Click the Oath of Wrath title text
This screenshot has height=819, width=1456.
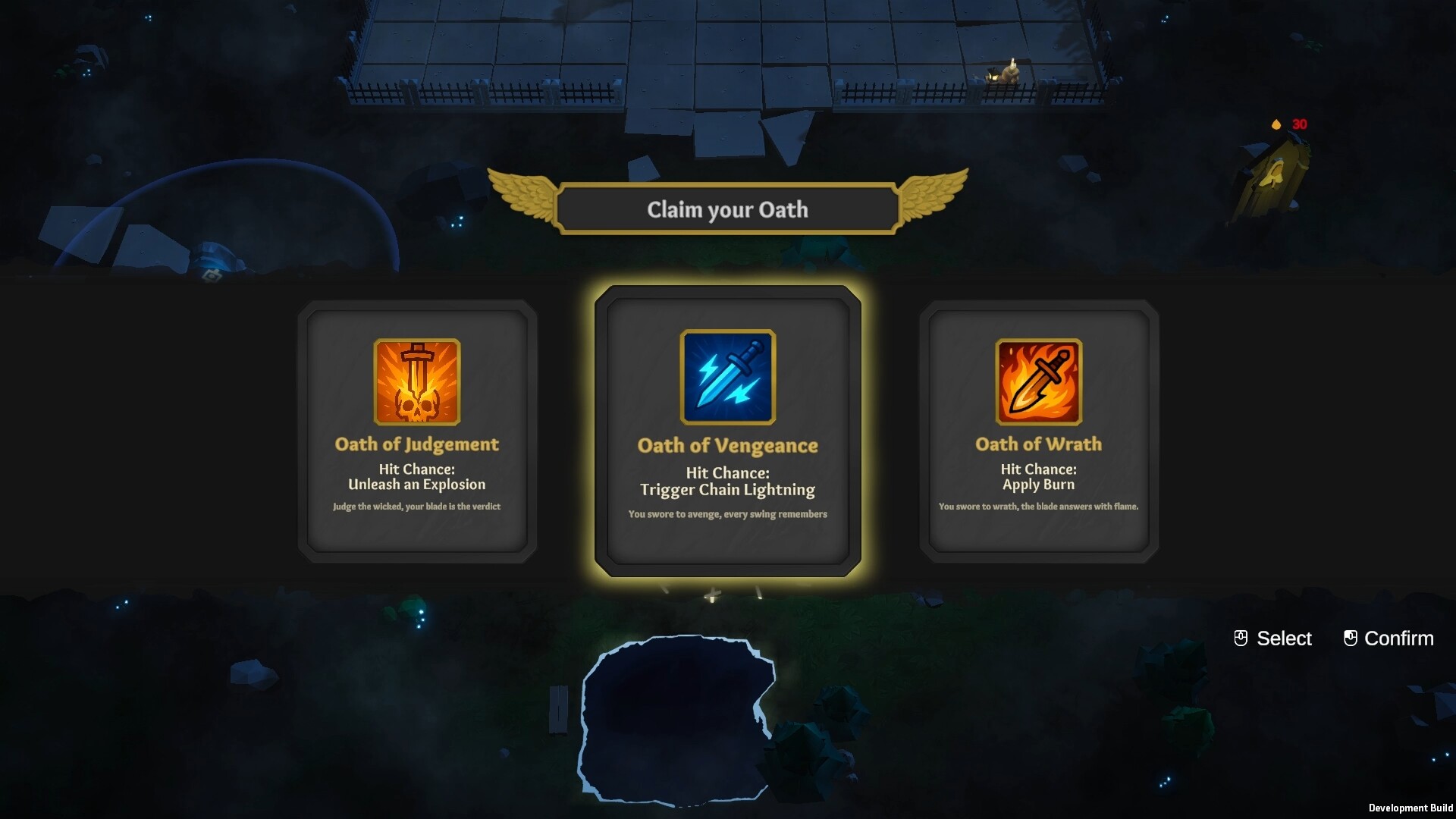pos(1037,444)
